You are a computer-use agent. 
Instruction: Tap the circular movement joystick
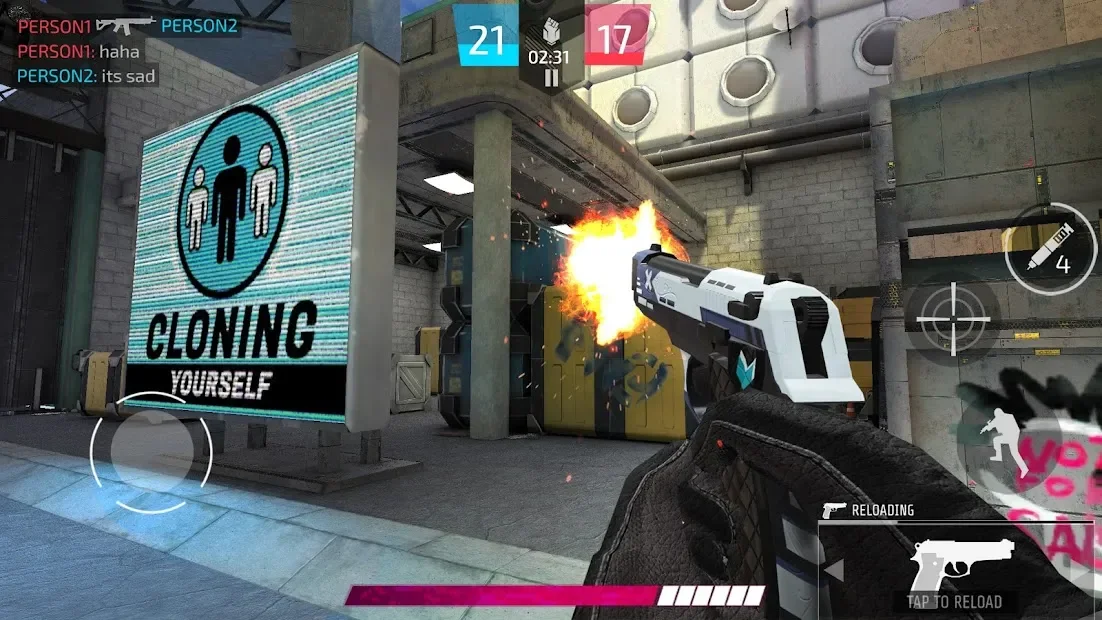[x=151, y=452]
